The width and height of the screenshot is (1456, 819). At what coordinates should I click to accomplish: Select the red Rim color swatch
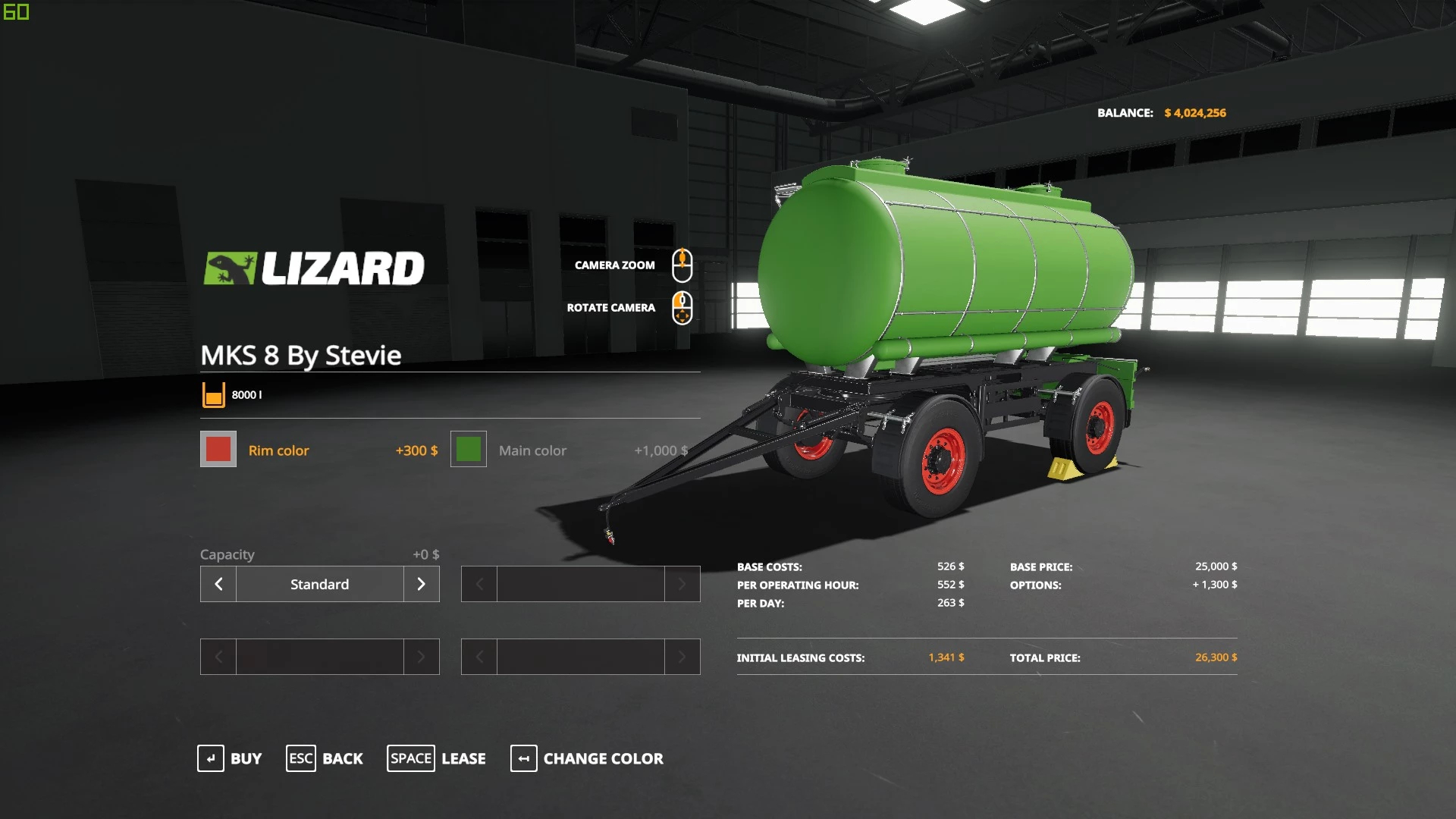click(x=218, y=450)
